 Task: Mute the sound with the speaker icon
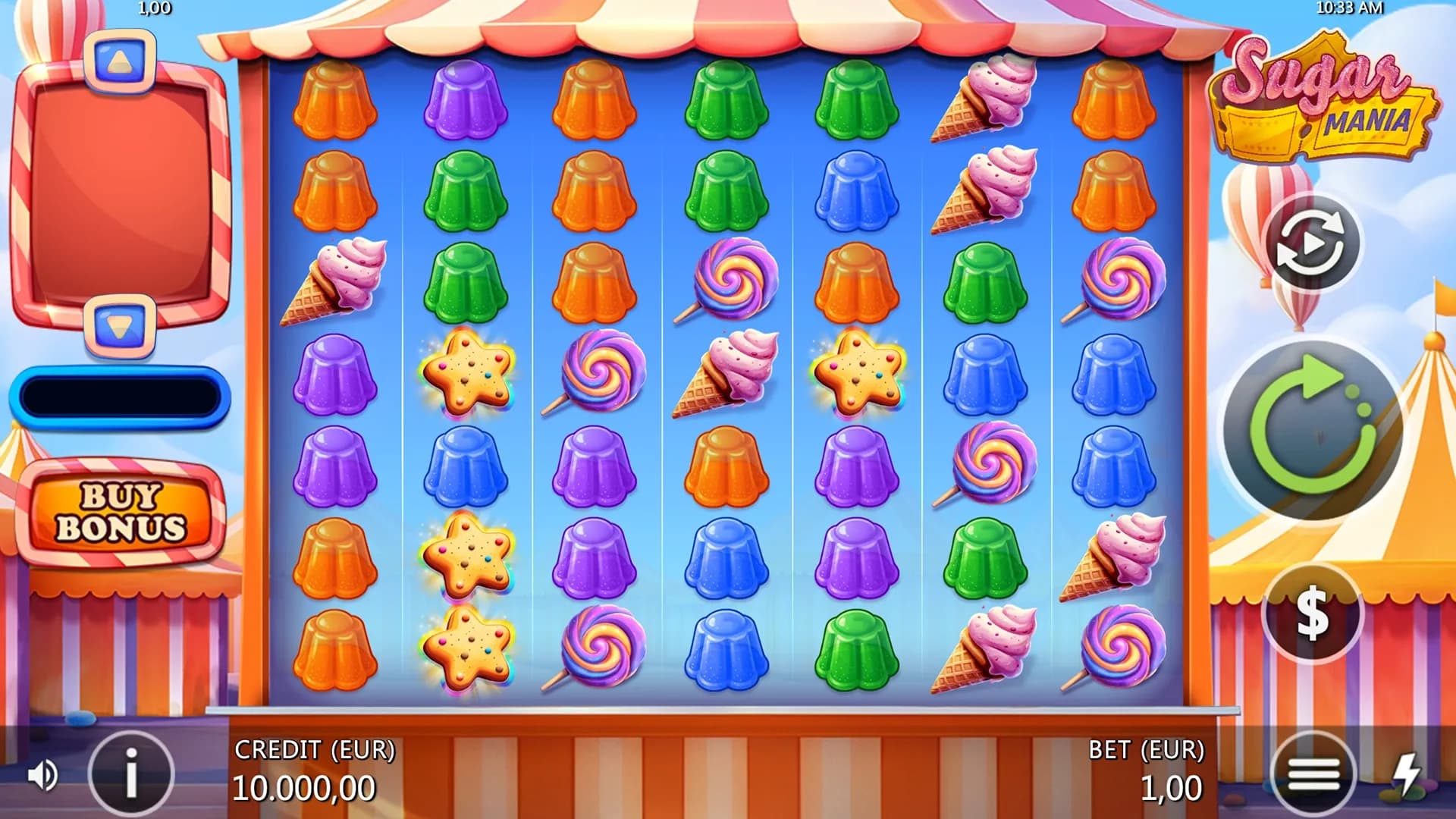tap(42, 775)
